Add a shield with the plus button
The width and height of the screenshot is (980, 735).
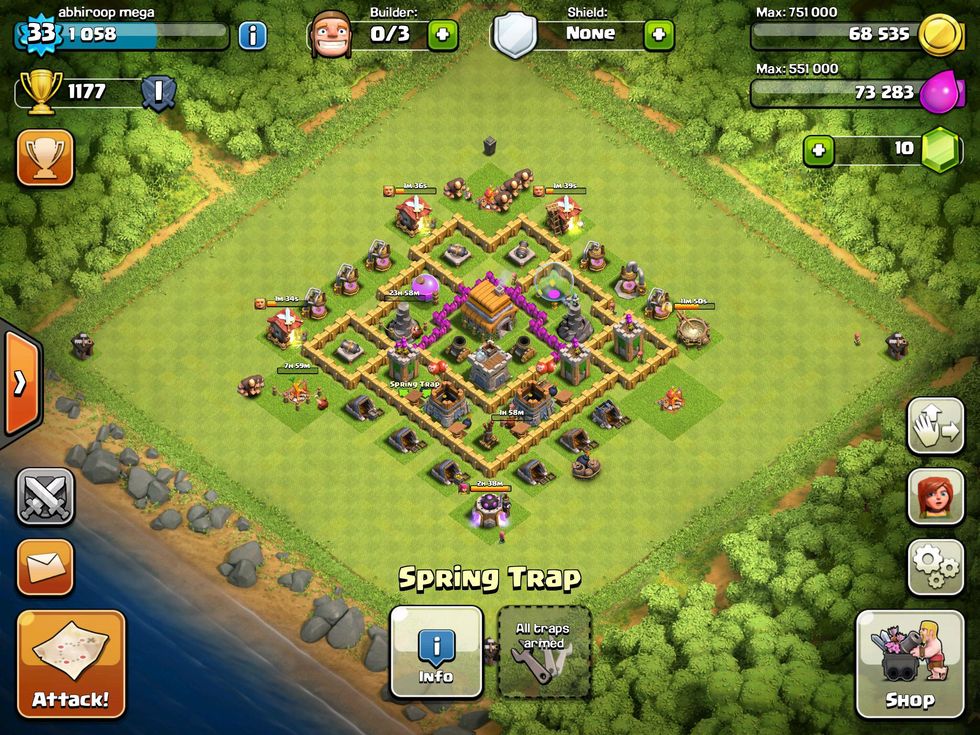pyautogui.click(x=658, y=35)
